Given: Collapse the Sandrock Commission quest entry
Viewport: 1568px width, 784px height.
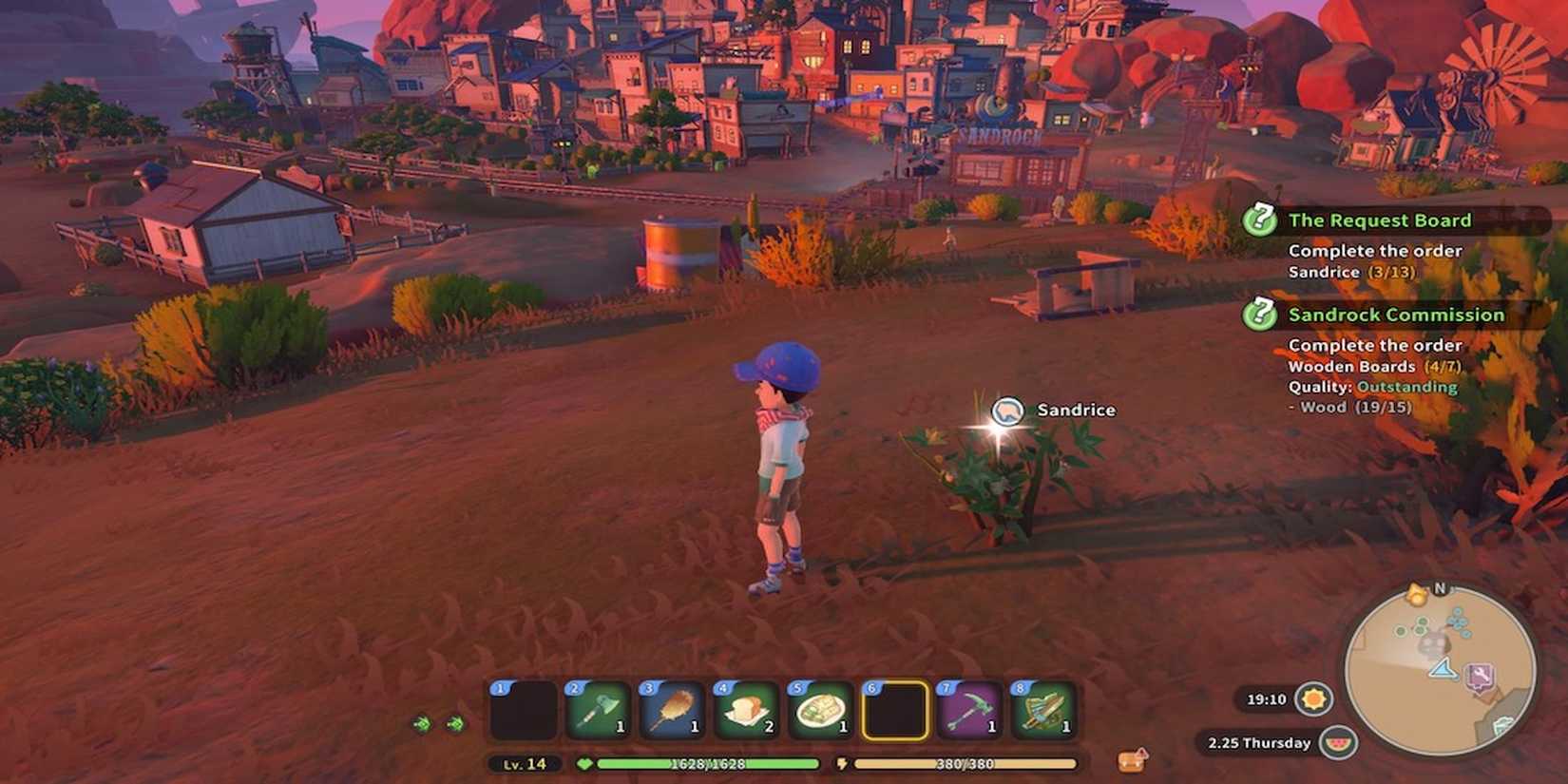Looking at the screenshot, I should click(x=1395, y=315).
